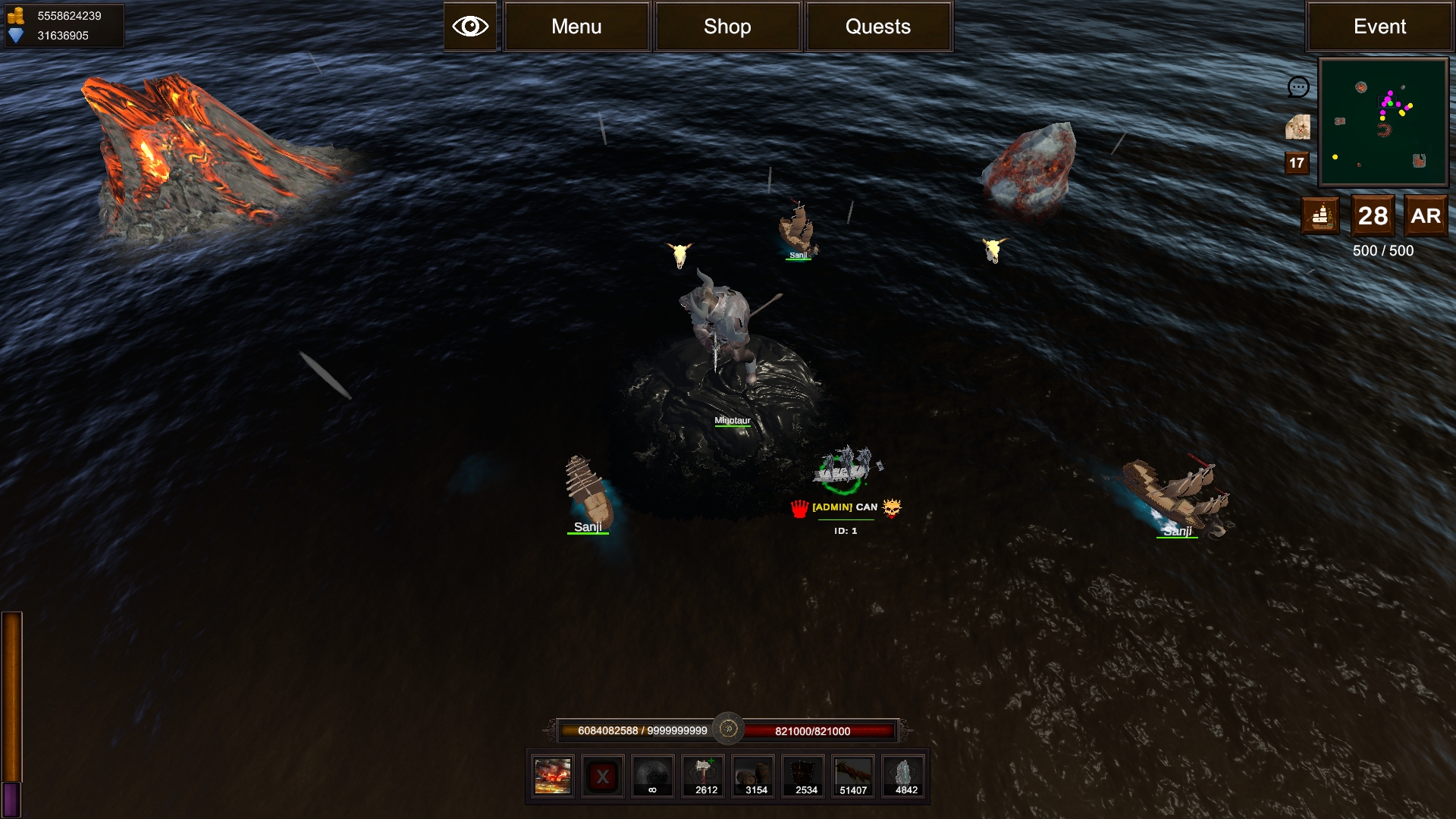
Task: Use the repair hammer slot
Action: (704, 777)
